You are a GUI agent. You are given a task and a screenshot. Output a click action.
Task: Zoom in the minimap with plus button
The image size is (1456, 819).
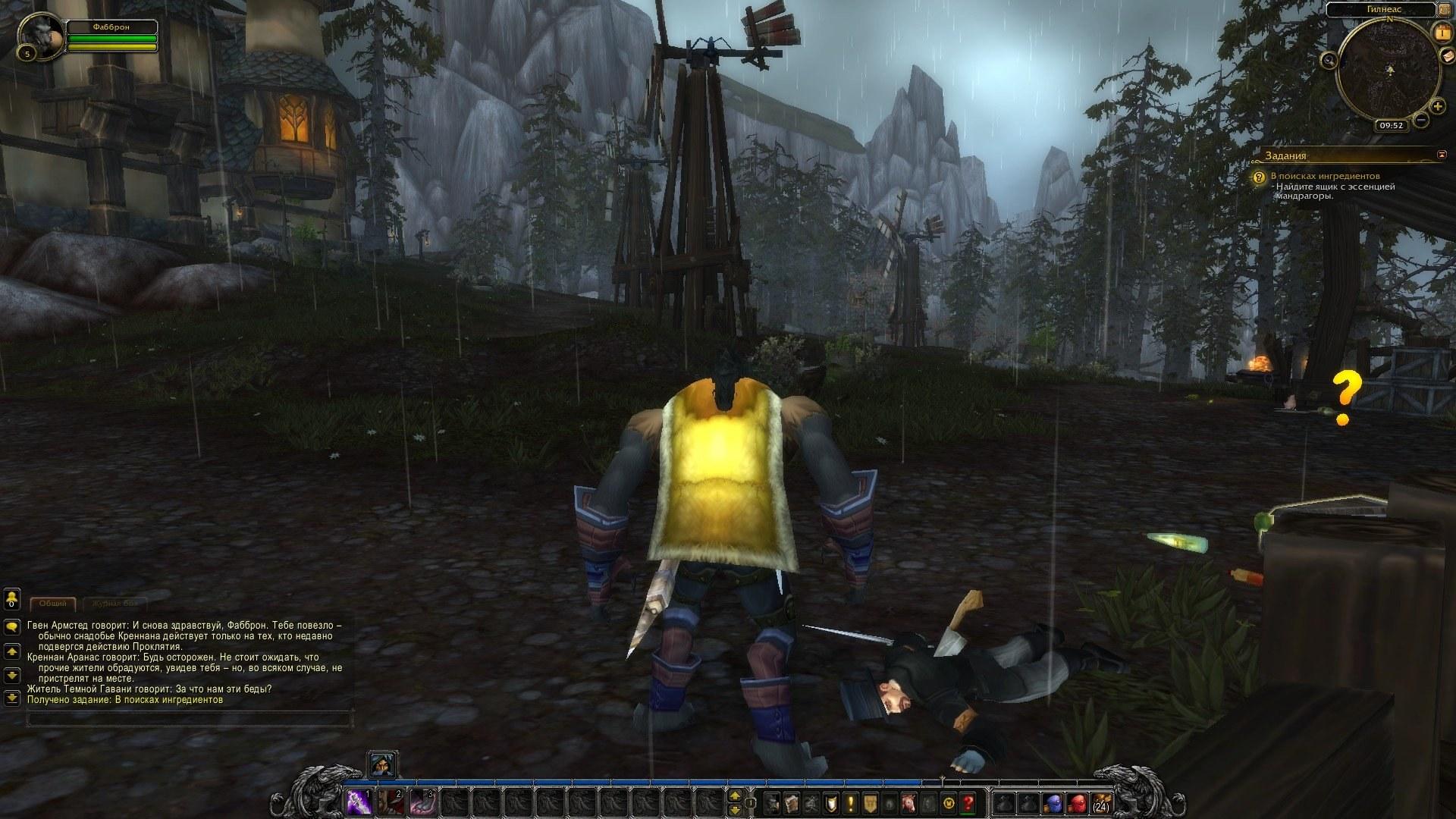[1437, 106]
